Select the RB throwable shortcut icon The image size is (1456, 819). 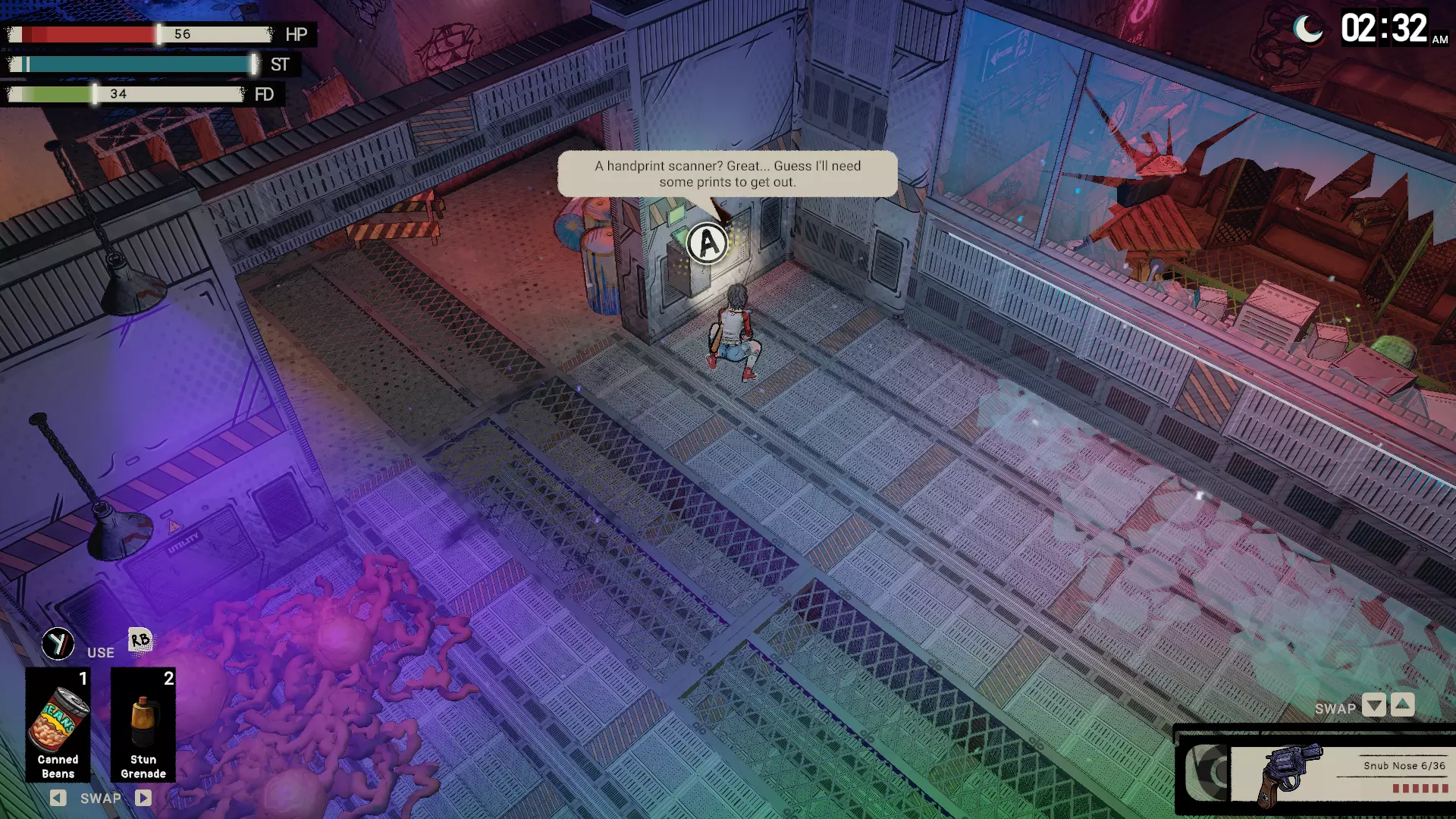[x=140, y=641]
